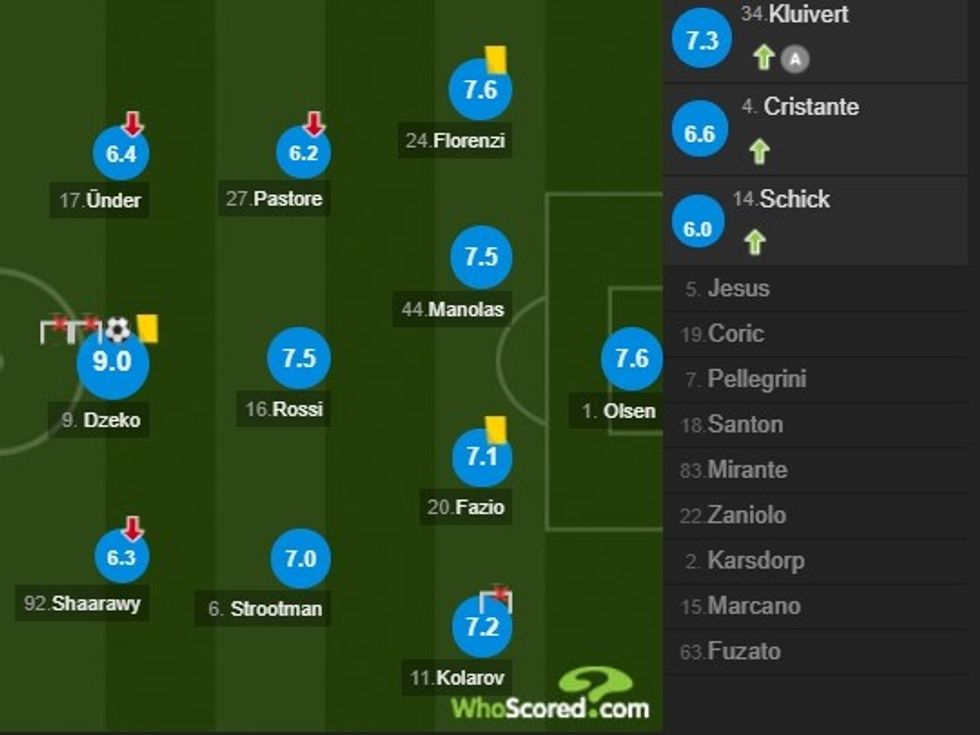Select Shaarawy's rating bubble
Viewport: 980px width, 735px height.
[121, 558]
